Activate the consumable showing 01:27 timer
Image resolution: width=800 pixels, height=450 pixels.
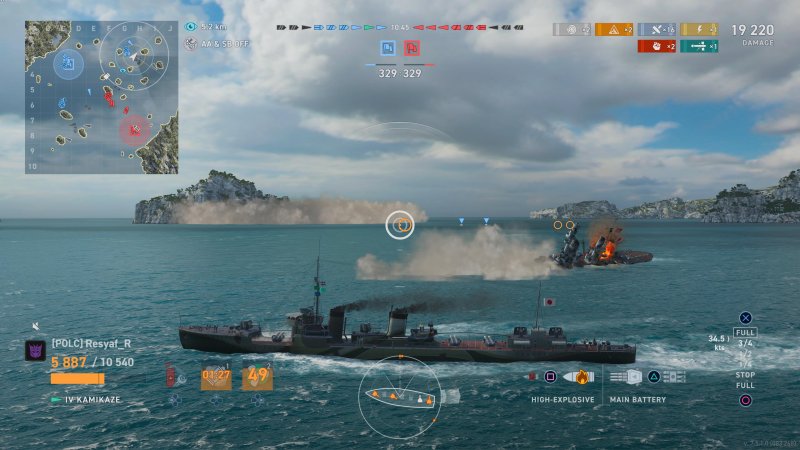pyautogui.click(x=216, y=377)
